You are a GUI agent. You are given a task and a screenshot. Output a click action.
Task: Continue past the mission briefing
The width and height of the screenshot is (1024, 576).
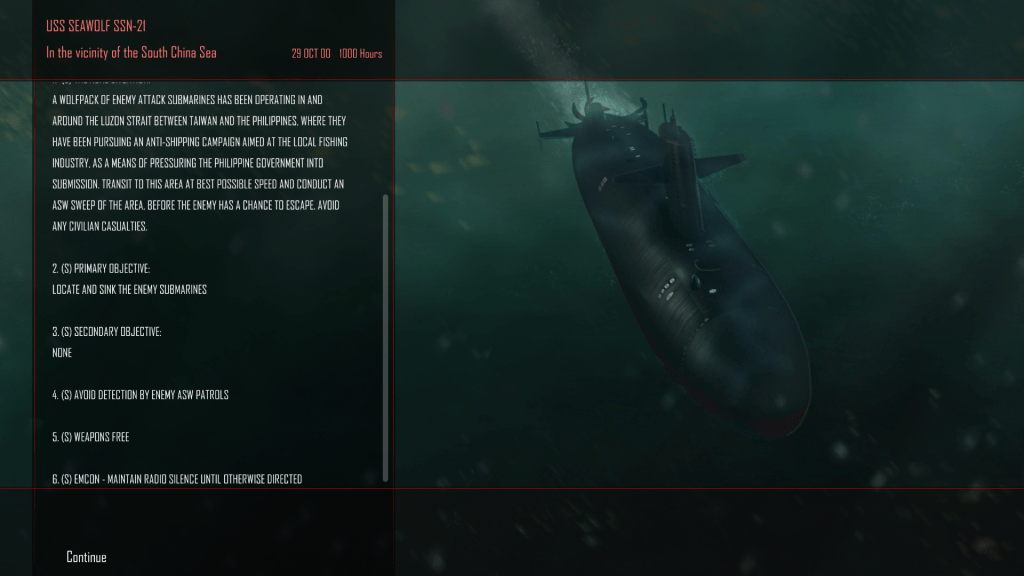click(x=86, y=557)
